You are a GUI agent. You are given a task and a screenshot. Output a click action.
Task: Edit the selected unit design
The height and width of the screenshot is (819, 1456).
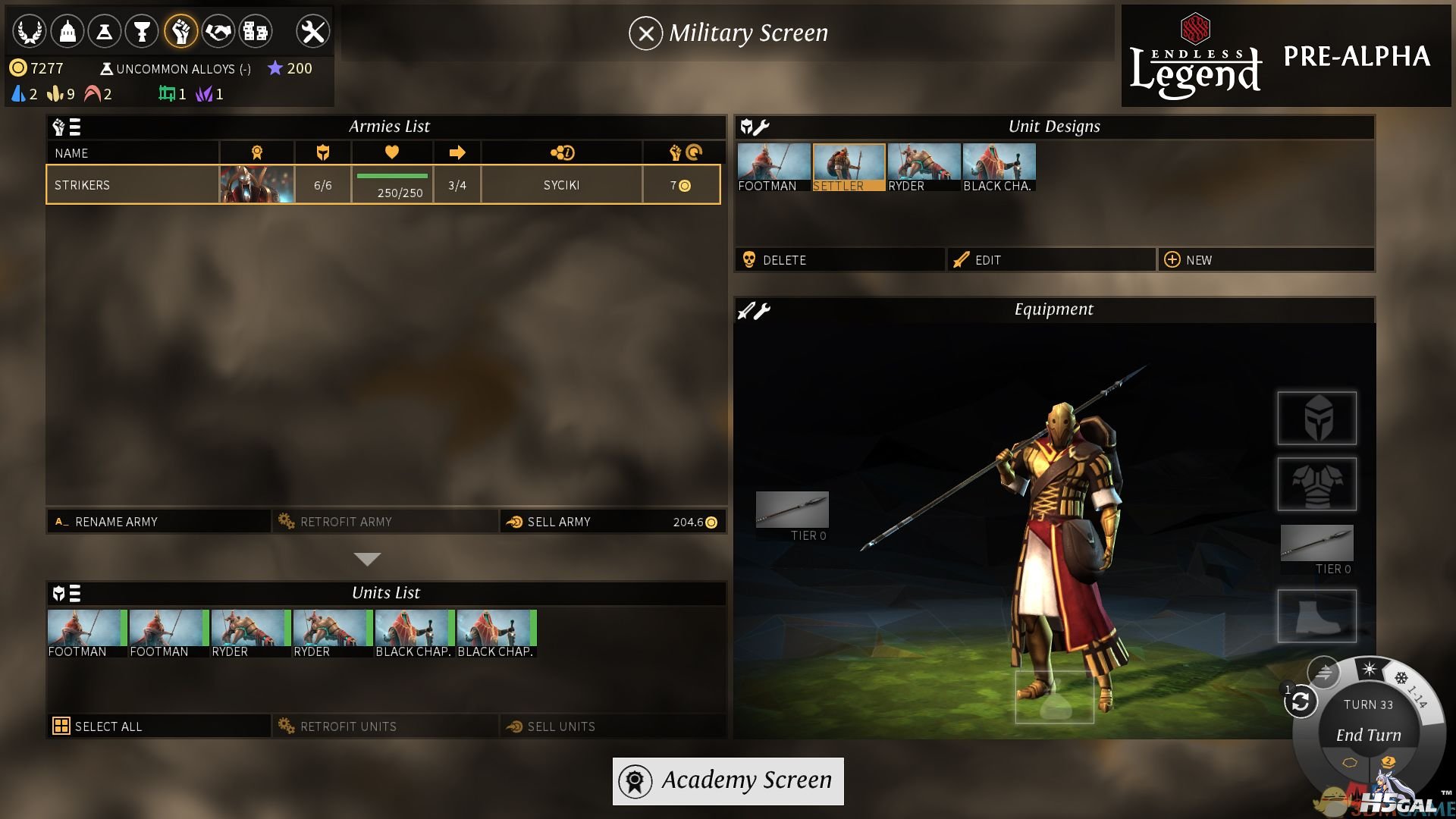[1051, 260]
